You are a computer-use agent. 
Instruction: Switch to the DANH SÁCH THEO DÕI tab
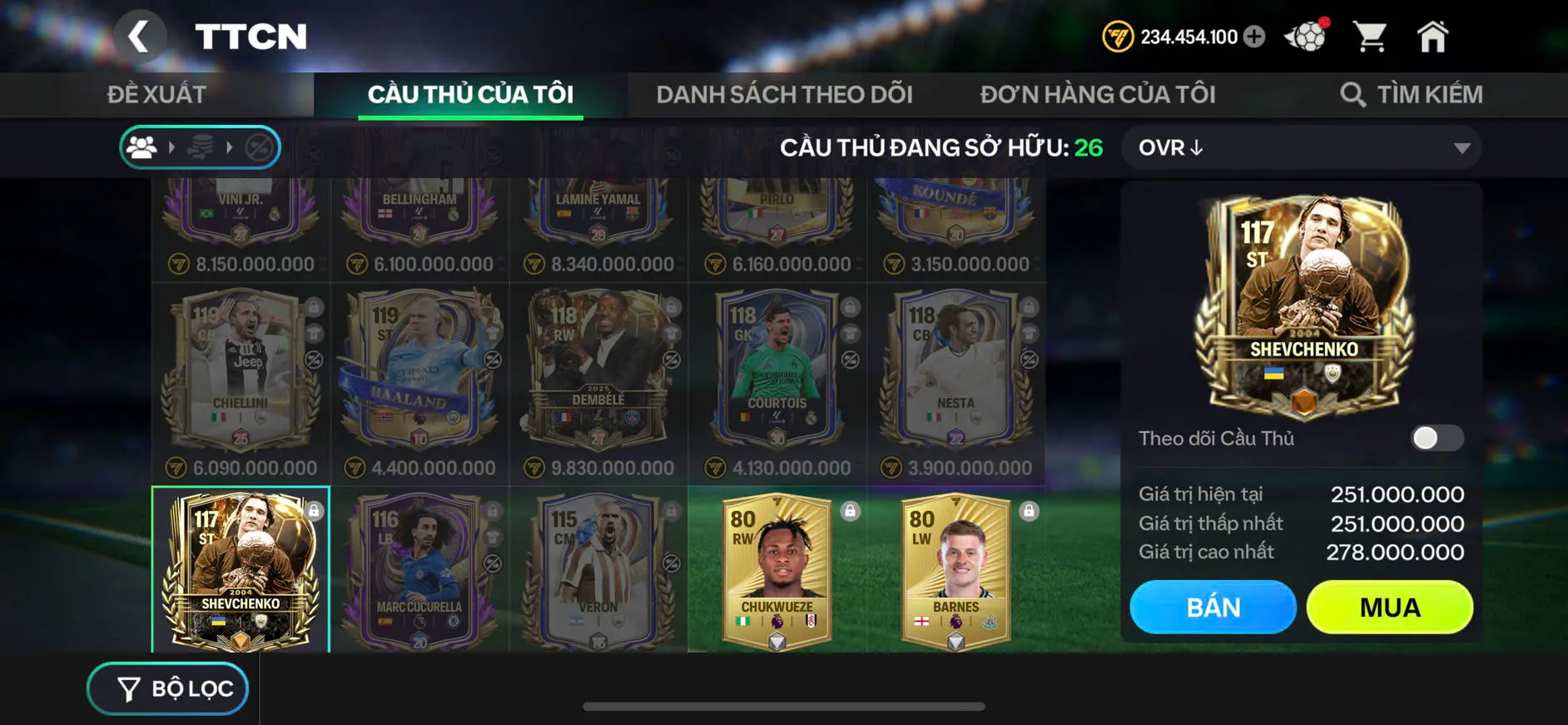click(785, 93)
